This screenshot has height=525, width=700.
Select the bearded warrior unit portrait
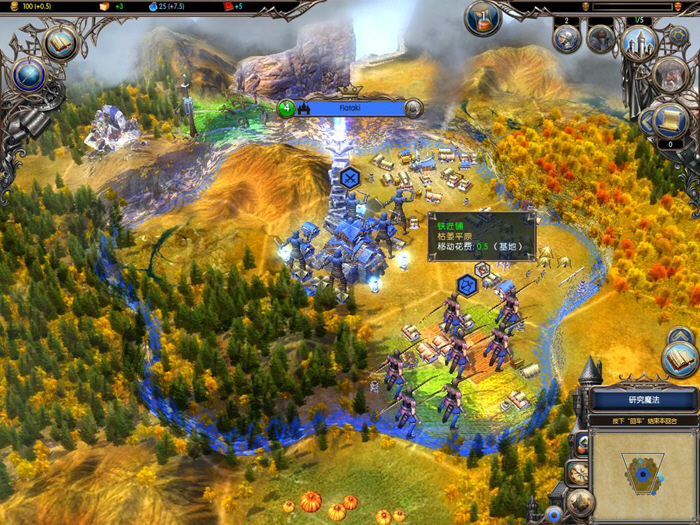coord(601,39)
